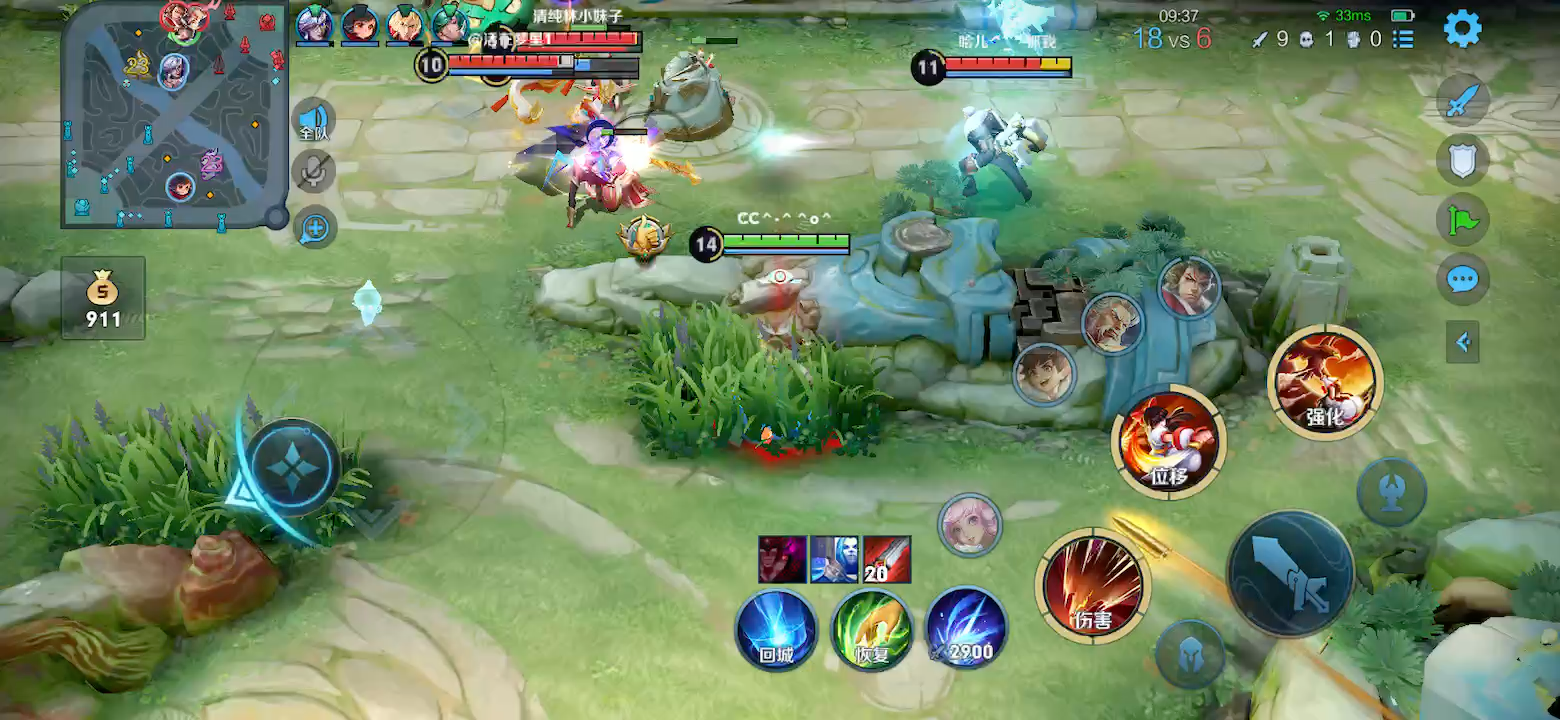The image size is (1560, 720).
Task: Send the green flag gather signal
Action: point(1463,219)
